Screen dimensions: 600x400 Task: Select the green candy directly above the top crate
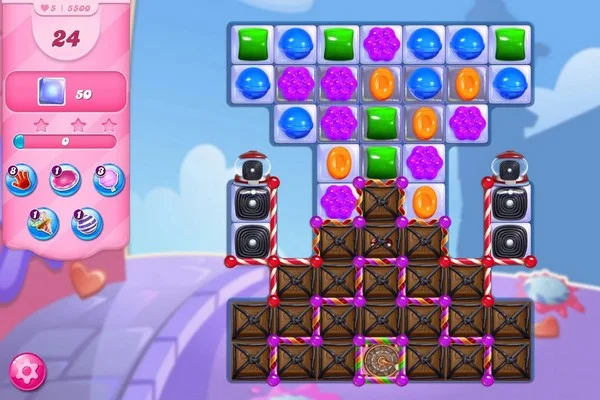pos(380,159)
